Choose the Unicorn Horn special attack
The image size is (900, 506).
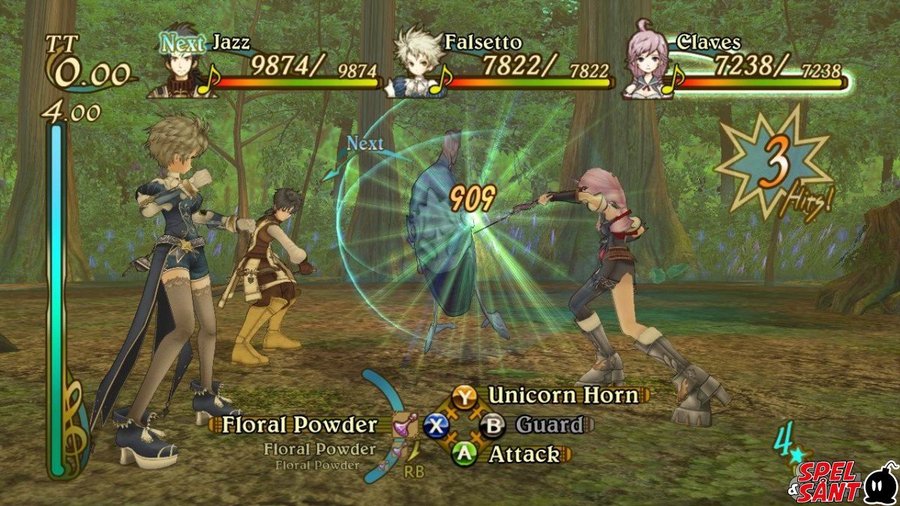(562, 395)
